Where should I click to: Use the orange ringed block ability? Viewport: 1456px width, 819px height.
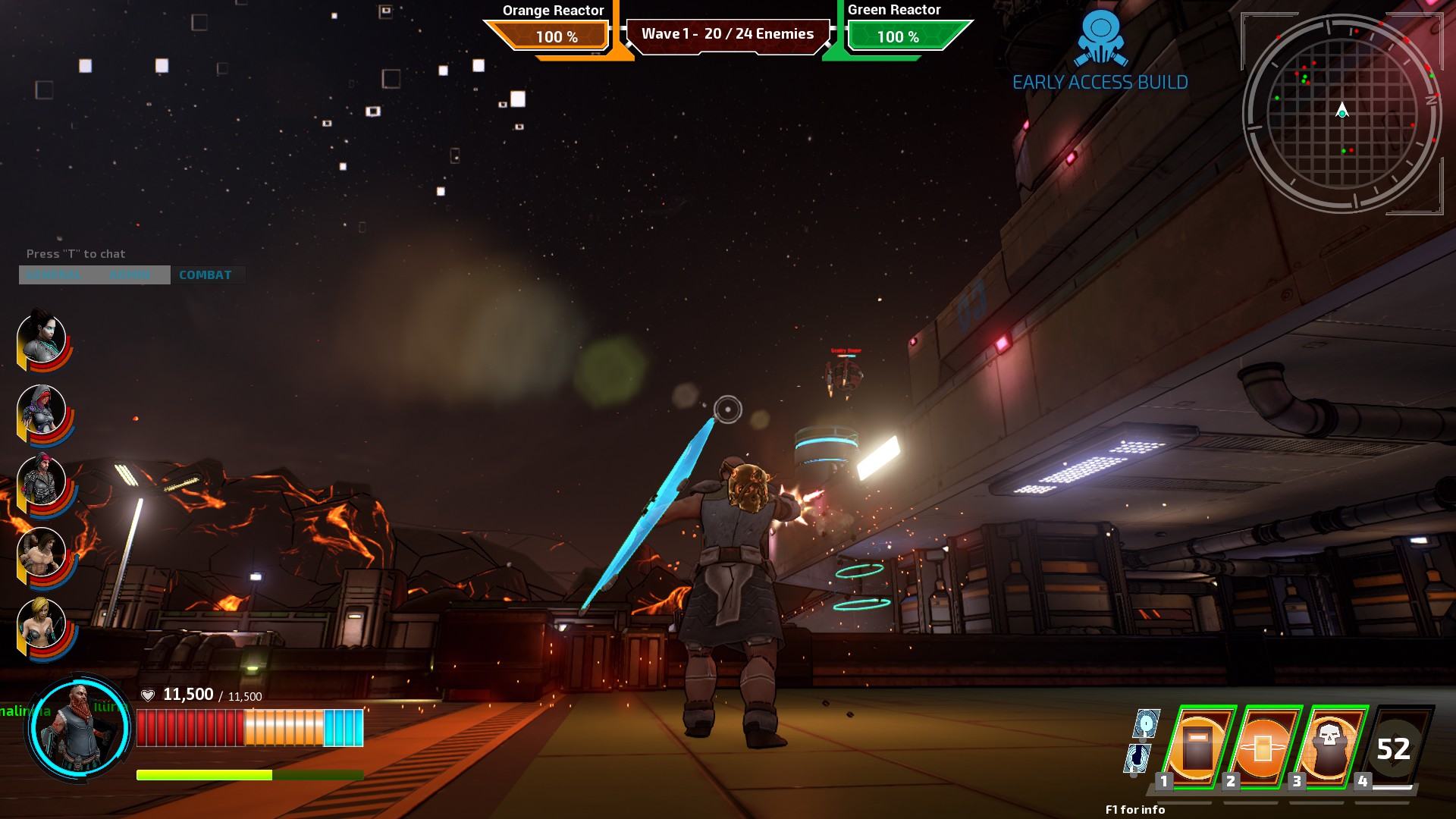pos(1262,747)
